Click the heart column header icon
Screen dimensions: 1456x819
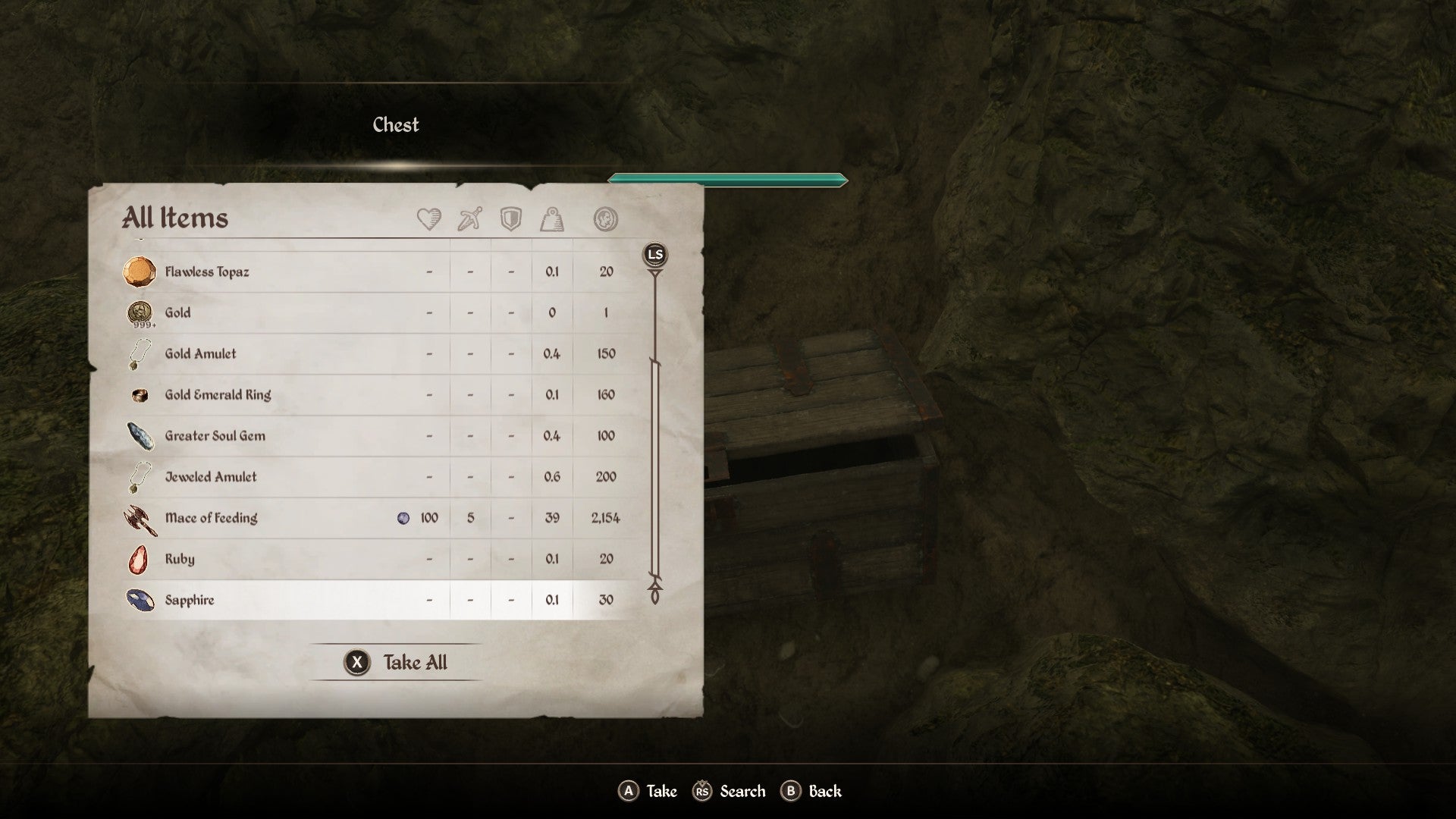tap(428, 219)
